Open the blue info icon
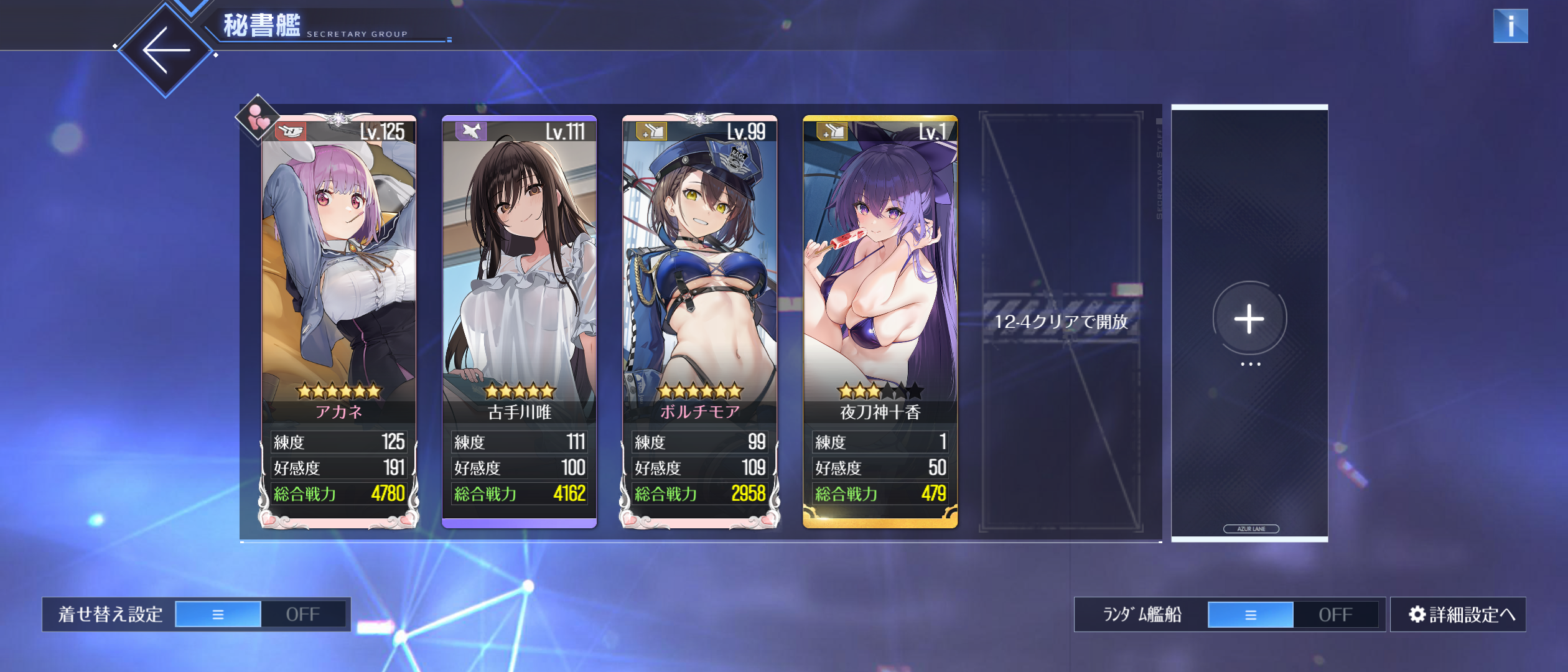 click(x=1510, y=26)
